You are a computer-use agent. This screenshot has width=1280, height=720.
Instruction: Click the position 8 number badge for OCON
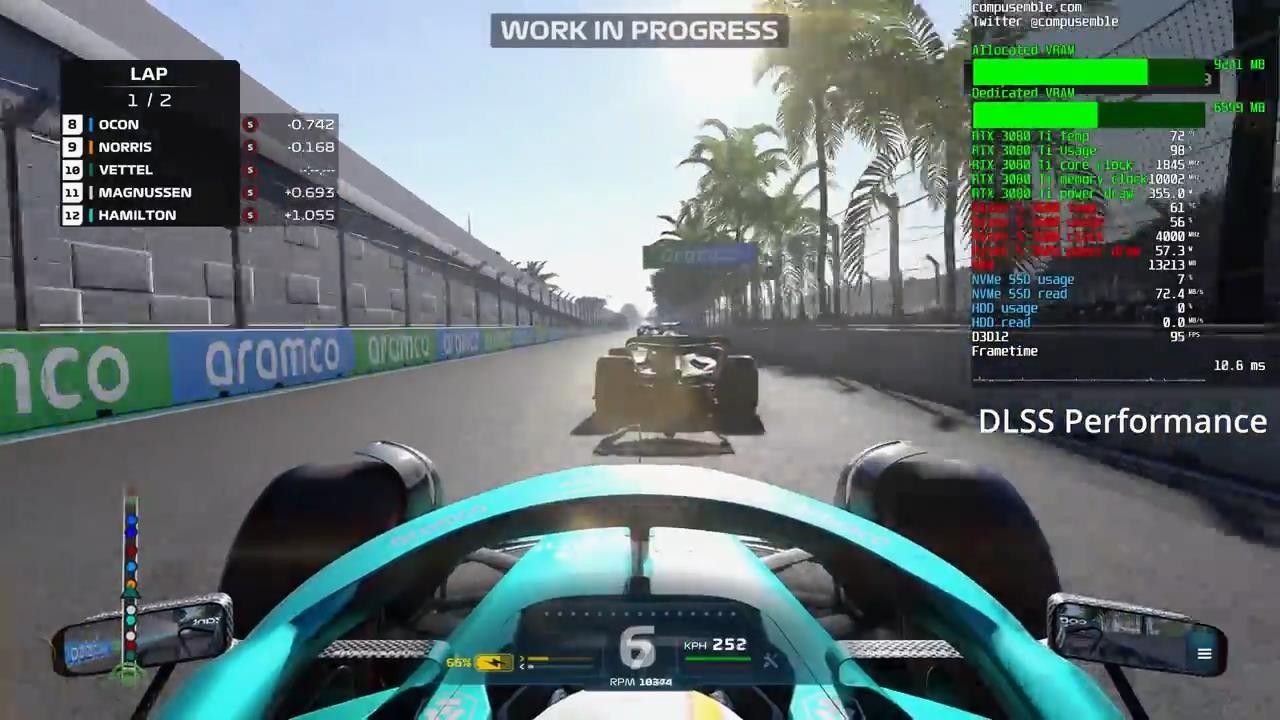(x=72, y=124)
